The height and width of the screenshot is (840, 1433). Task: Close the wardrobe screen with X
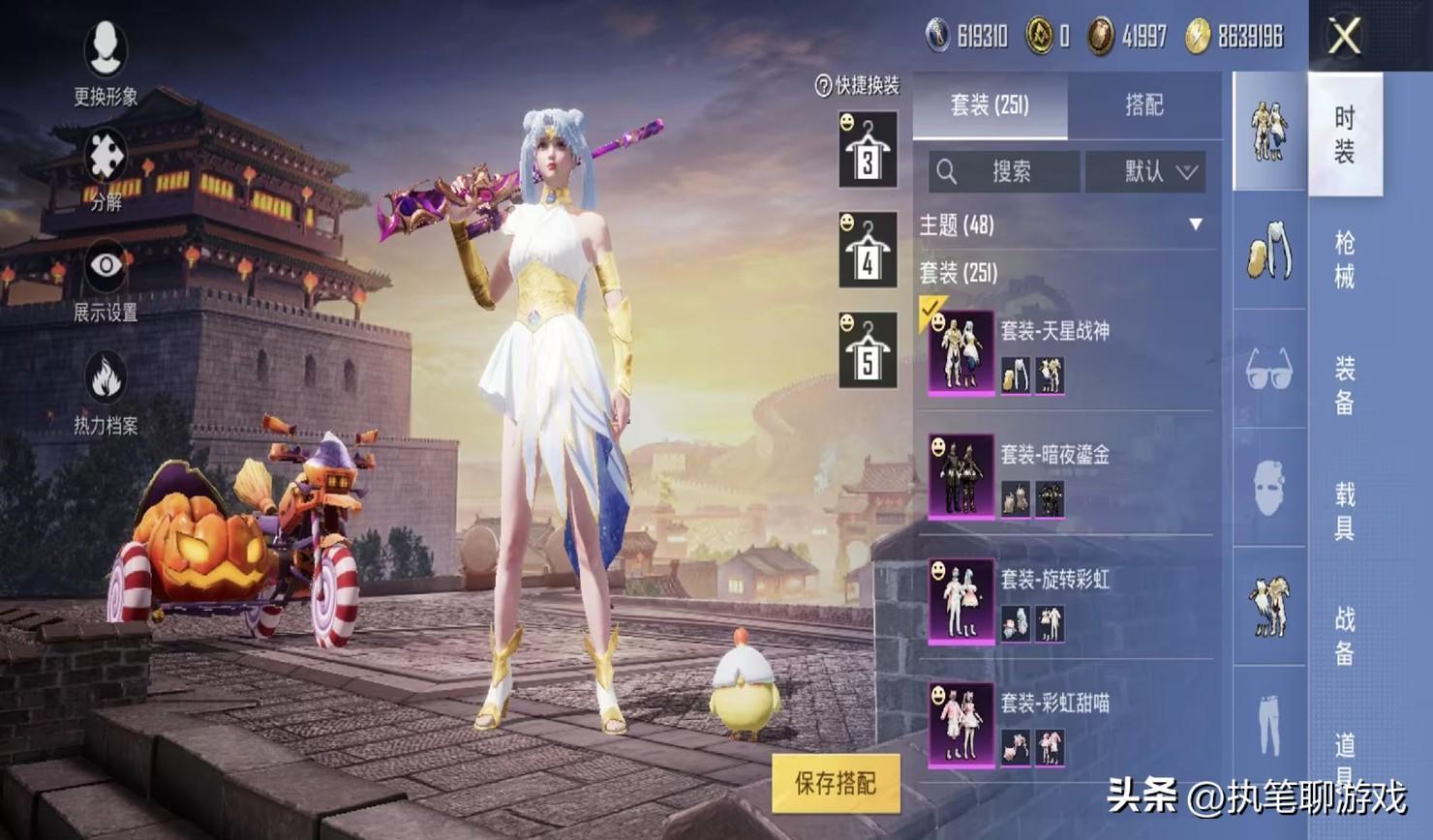(1345, 38)
